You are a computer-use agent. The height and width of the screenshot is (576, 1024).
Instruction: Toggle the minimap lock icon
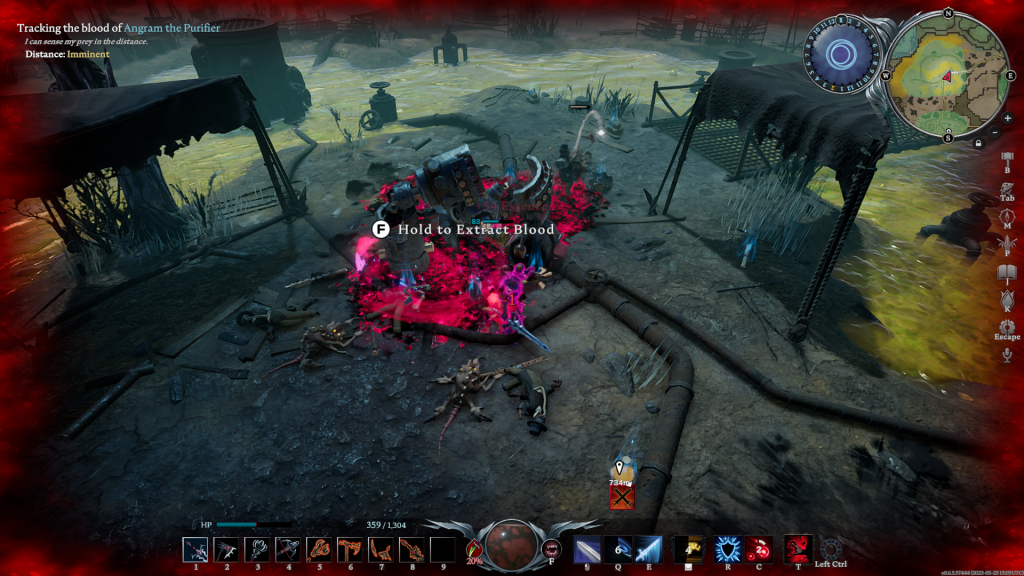pos(977,144)
